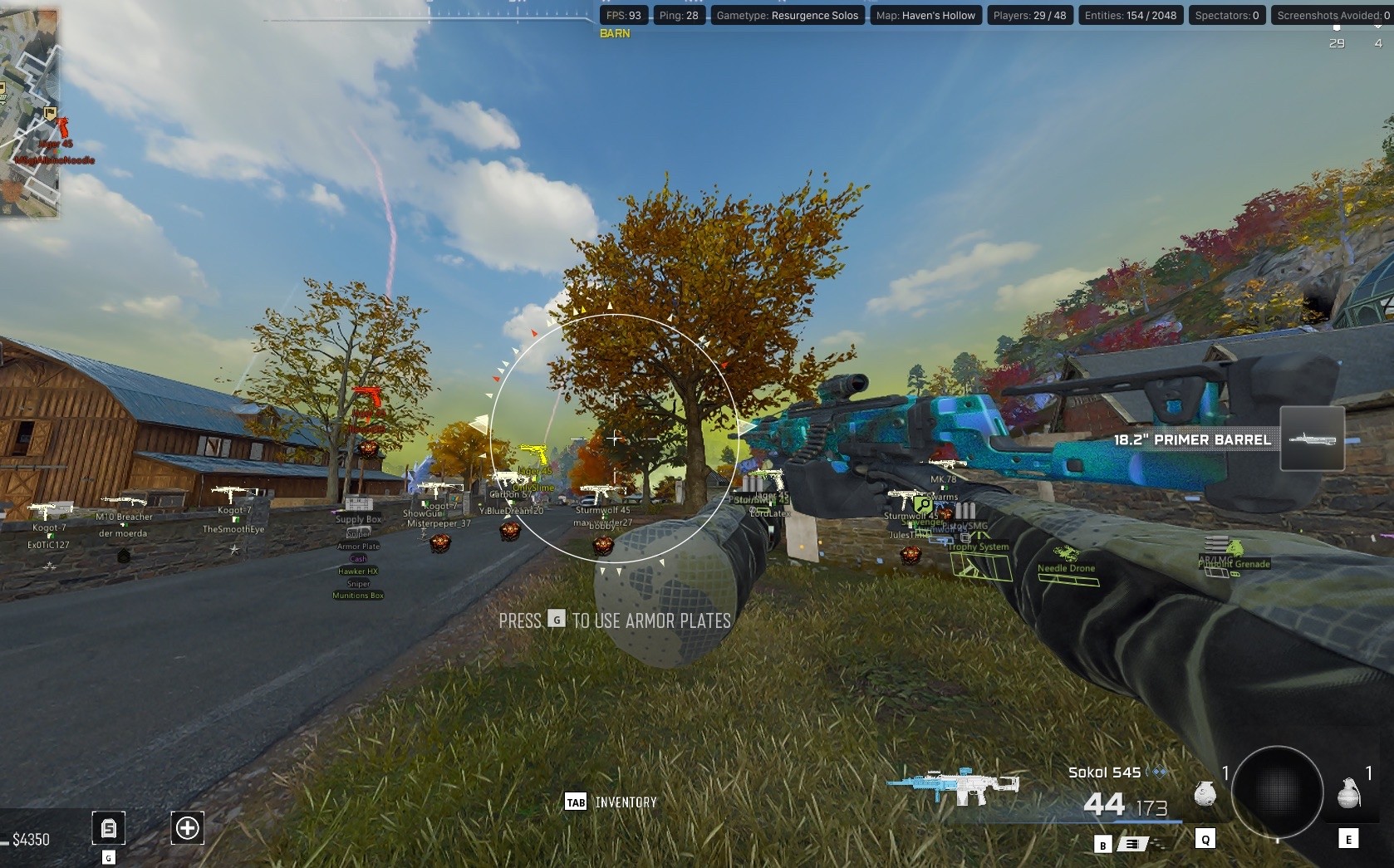Image resolution: width=1394 pixels, height=868 pixels.
Task: Select the Sokol 545 weapon icon
Action: (x=952, y=784)
